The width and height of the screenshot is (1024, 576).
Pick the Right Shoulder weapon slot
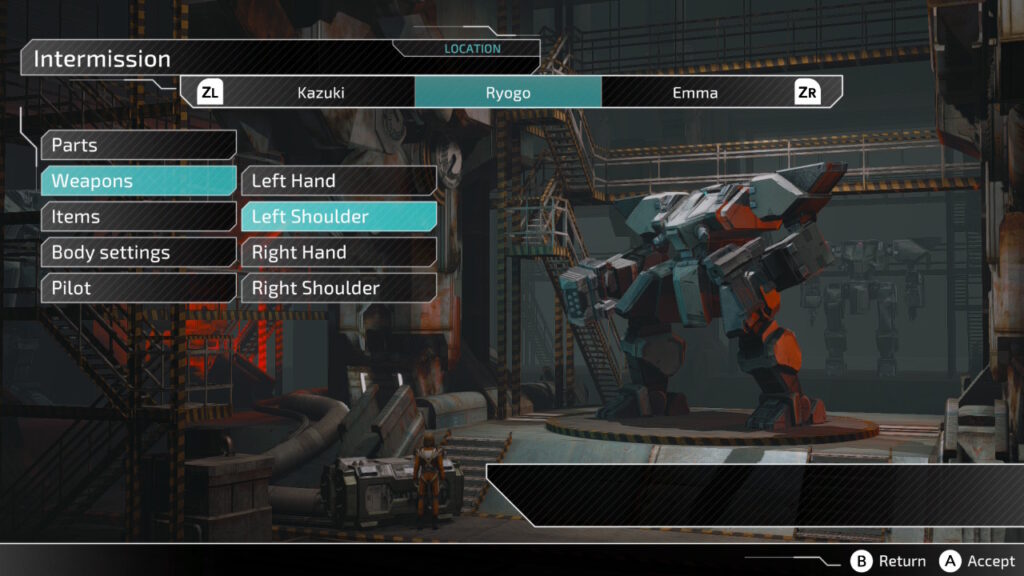point(338,288)
